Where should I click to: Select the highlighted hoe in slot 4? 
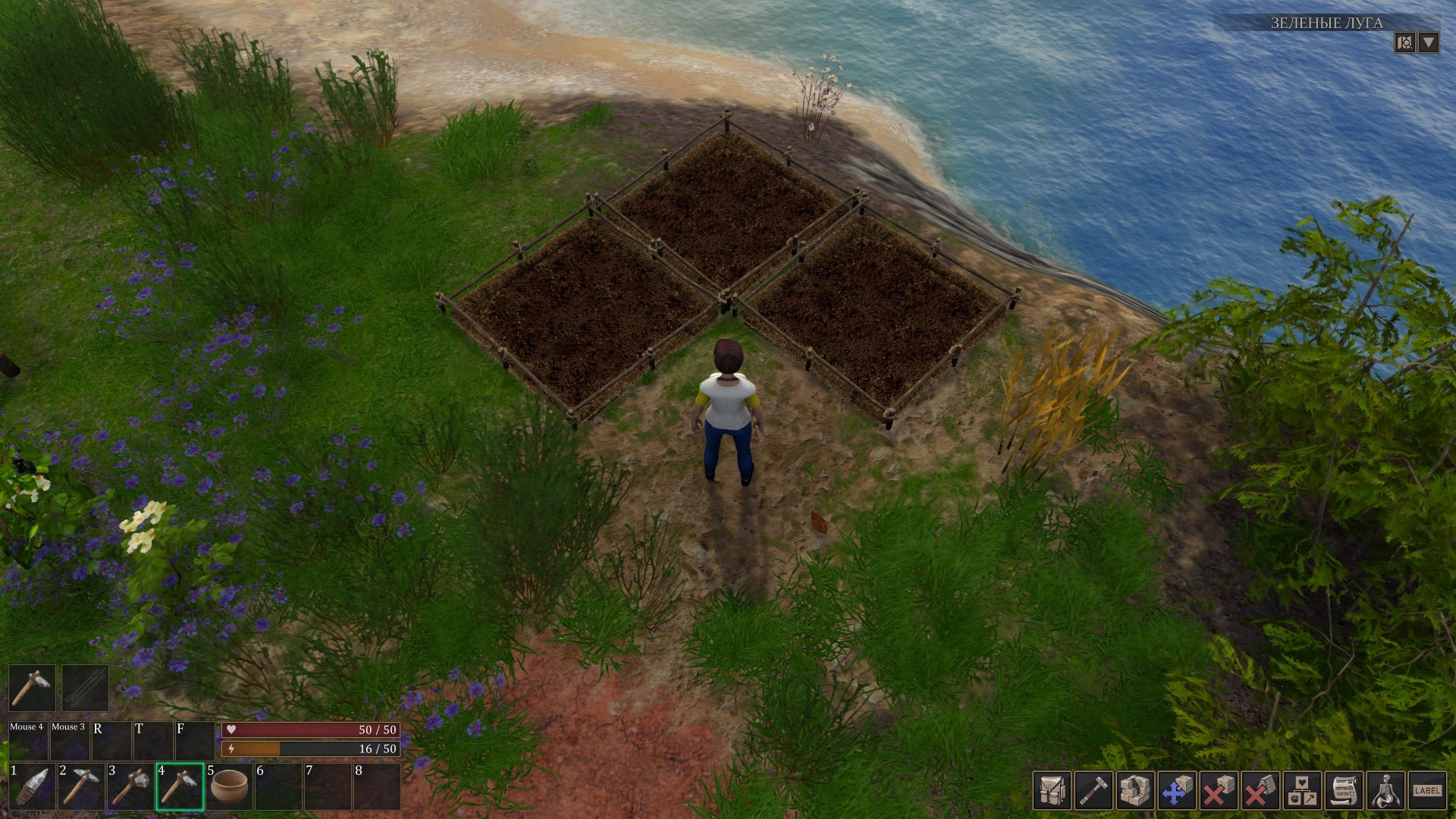click(180, 786)
